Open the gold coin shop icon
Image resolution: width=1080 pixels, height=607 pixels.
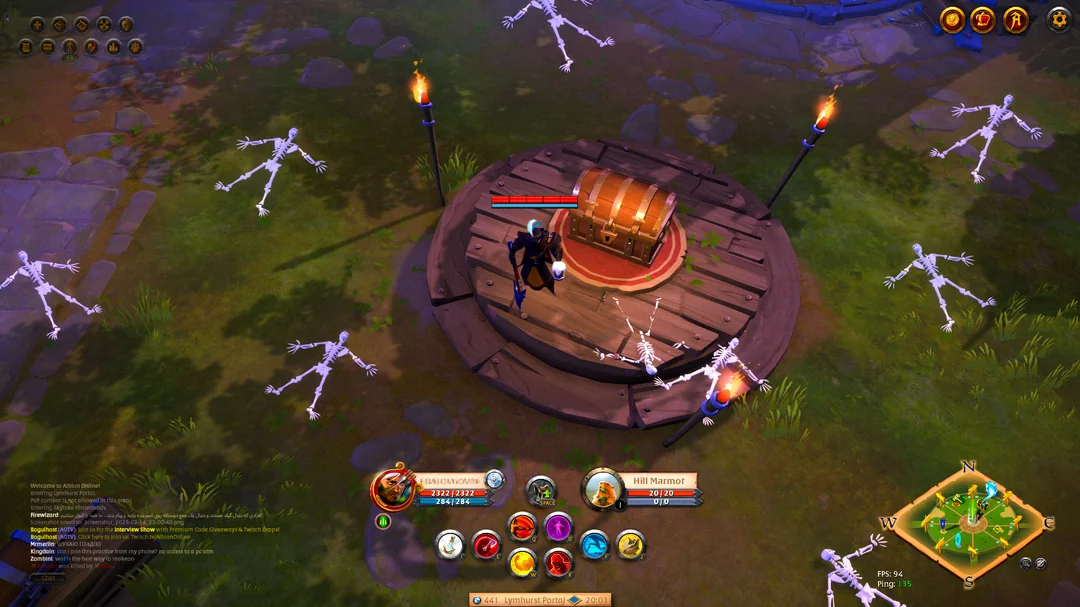coord(952,19)
